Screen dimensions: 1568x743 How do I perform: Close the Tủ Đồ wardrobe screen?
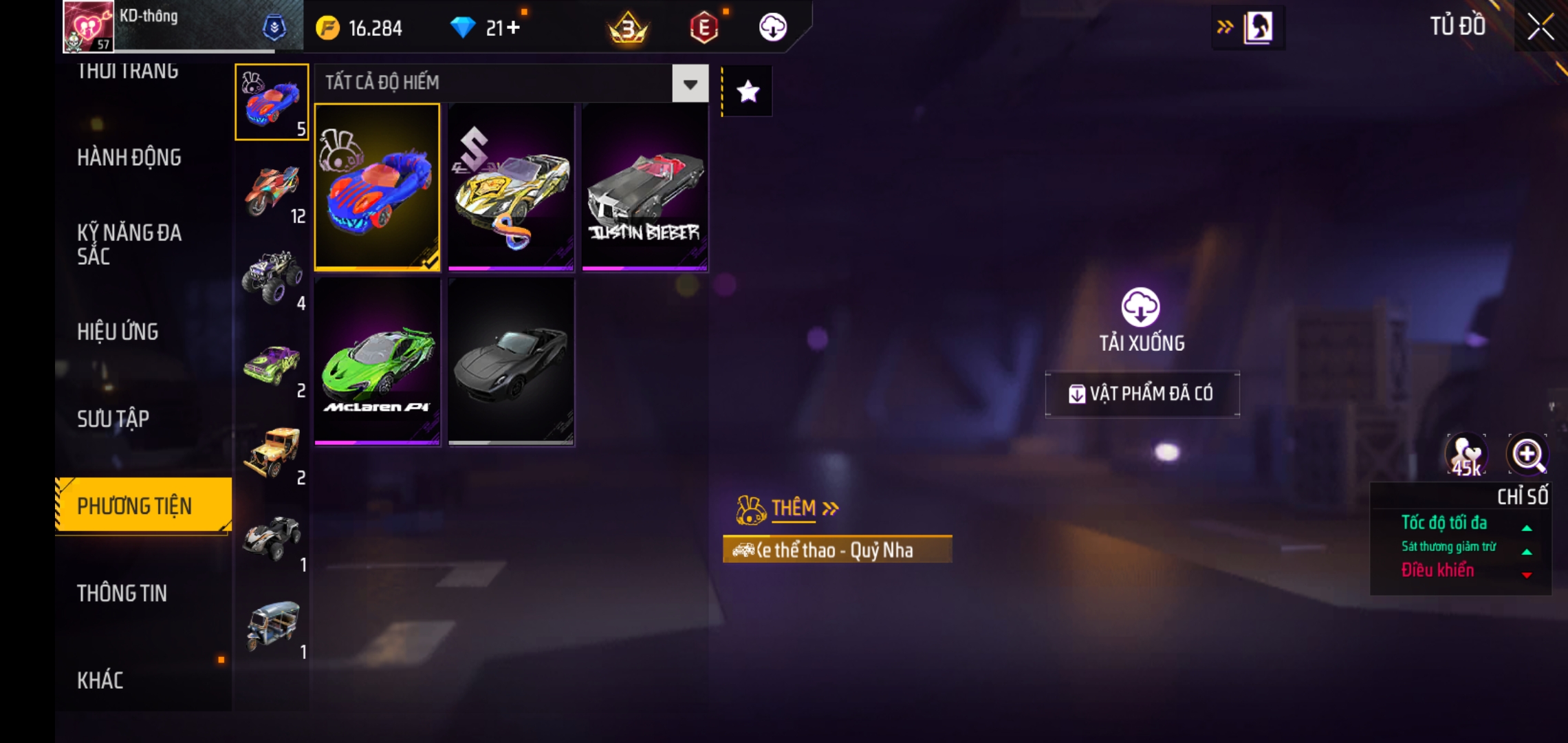click(1540, 28)
